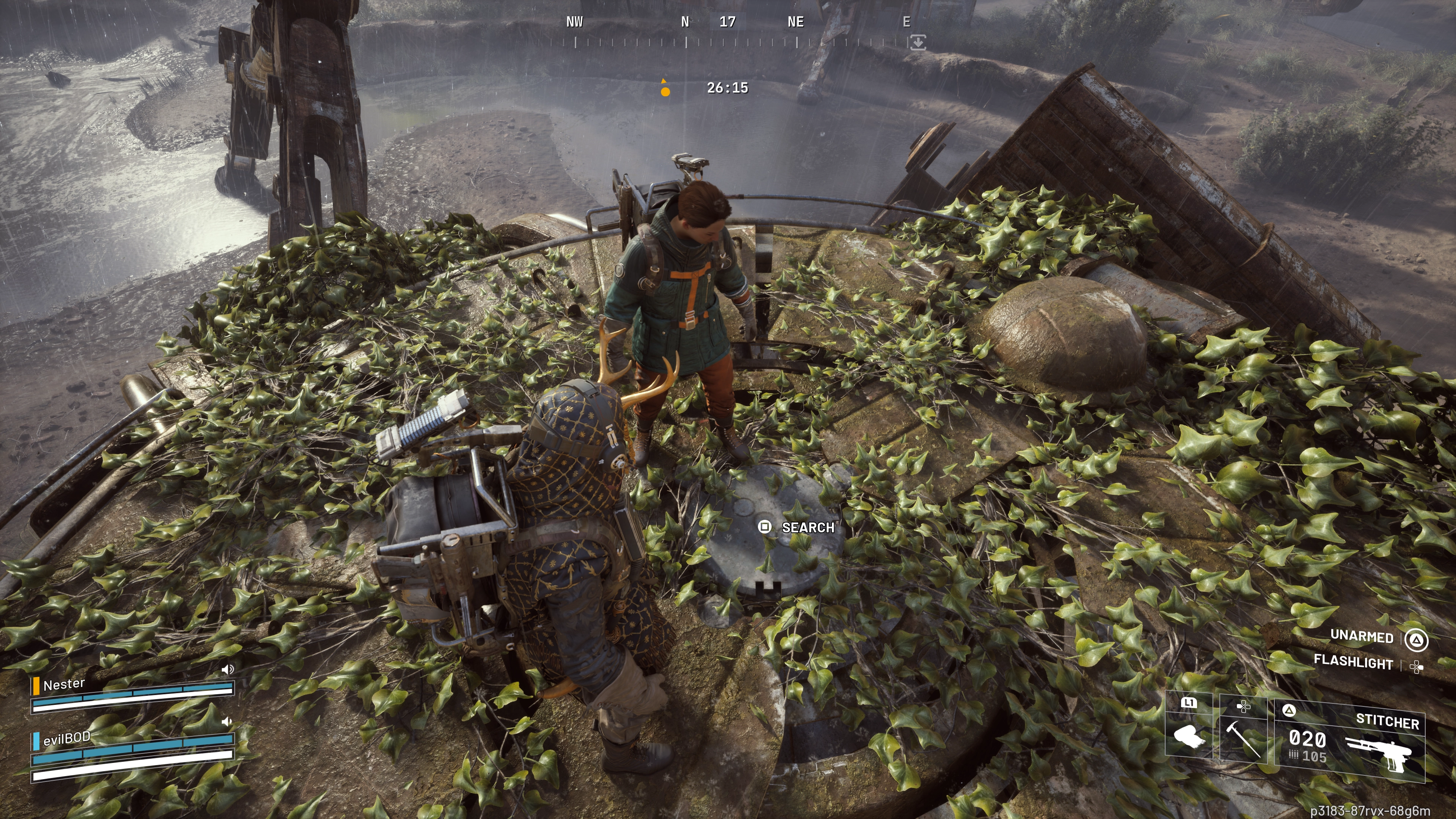Toggle the FLASHLIGHT label
Screen dimensions: 1456x819
point(1353,662)
